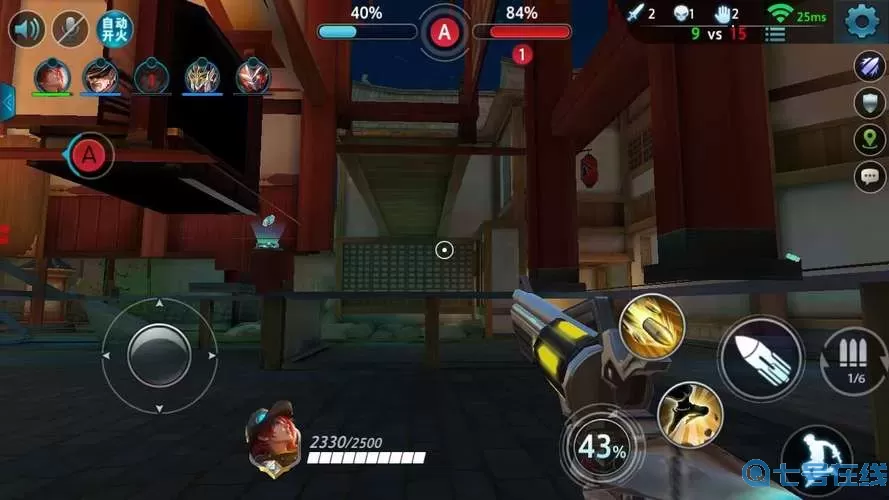Screen dimensions: 889x500
Task: Toggle the speaker sound button
Action: tap(27, 28)
